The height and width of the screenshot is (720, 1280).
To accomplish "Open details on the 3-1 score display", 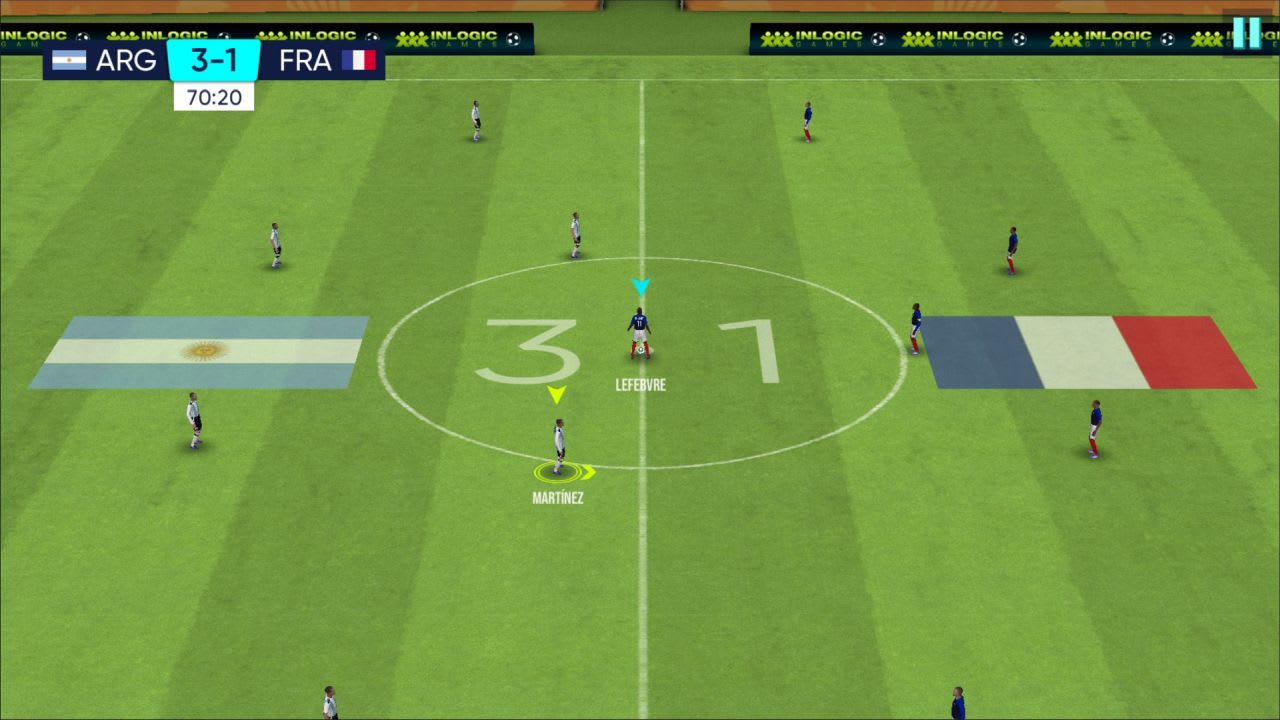I will click(213, 60).
